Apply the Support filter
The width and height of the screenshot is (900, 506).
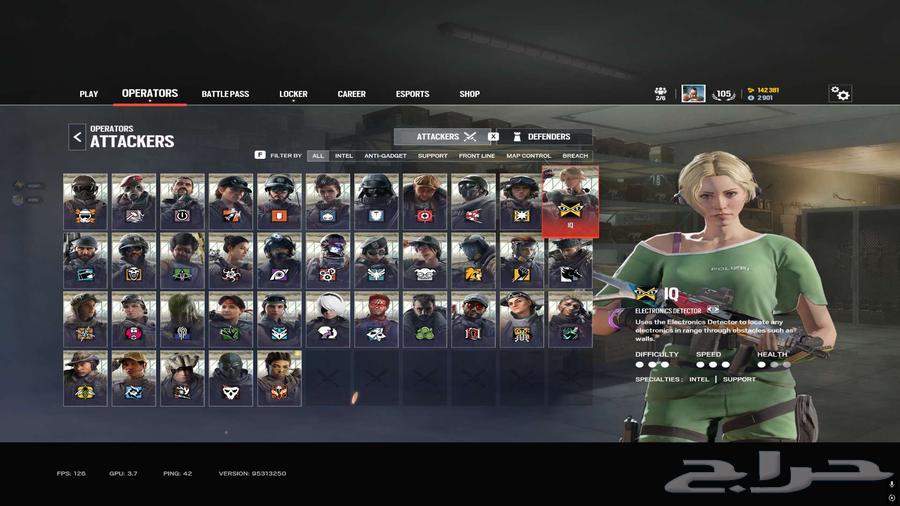[x=432, y=156]
